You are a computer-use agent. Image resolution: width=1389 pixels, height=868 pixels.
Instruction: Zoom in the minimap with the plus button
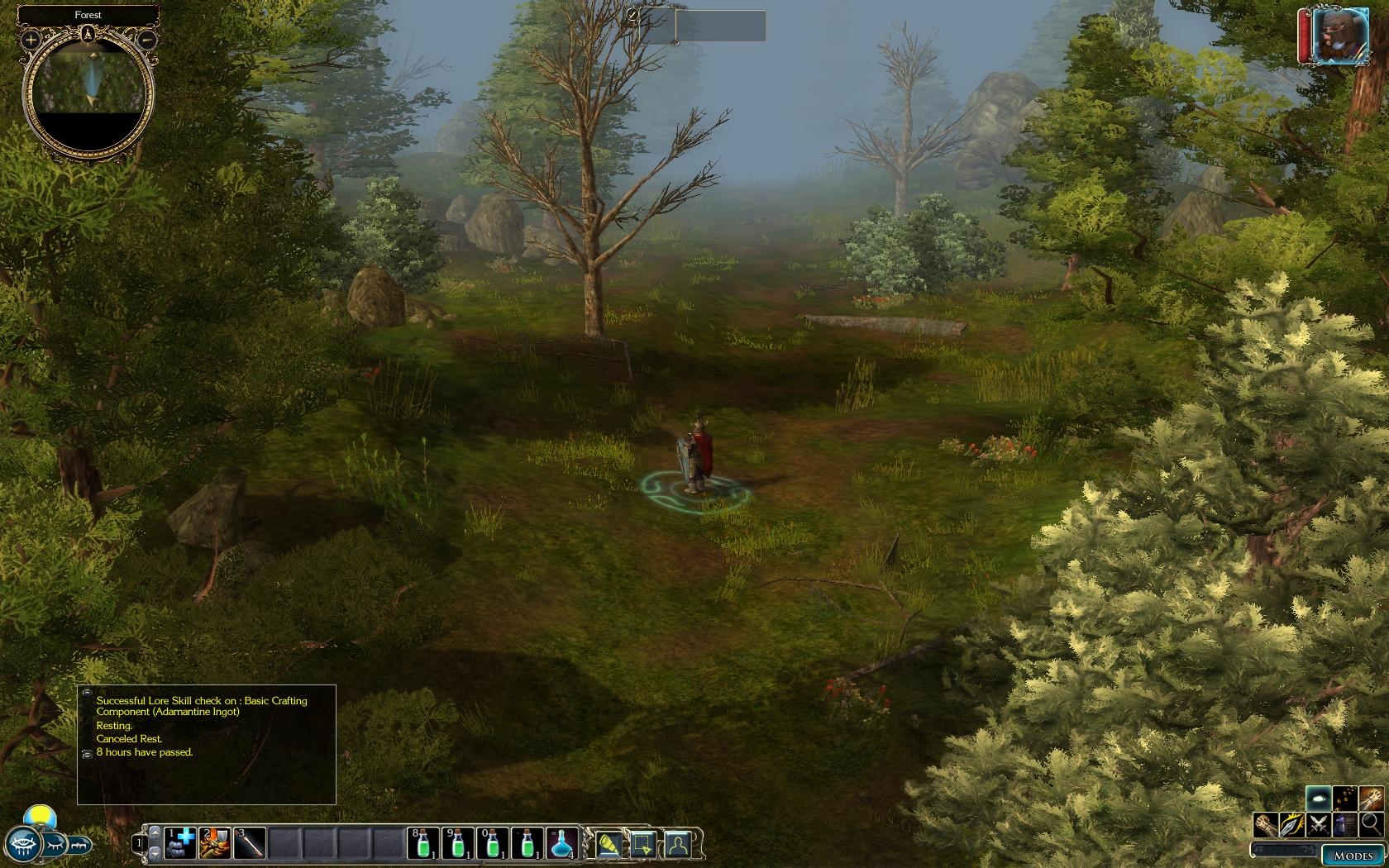31,39
